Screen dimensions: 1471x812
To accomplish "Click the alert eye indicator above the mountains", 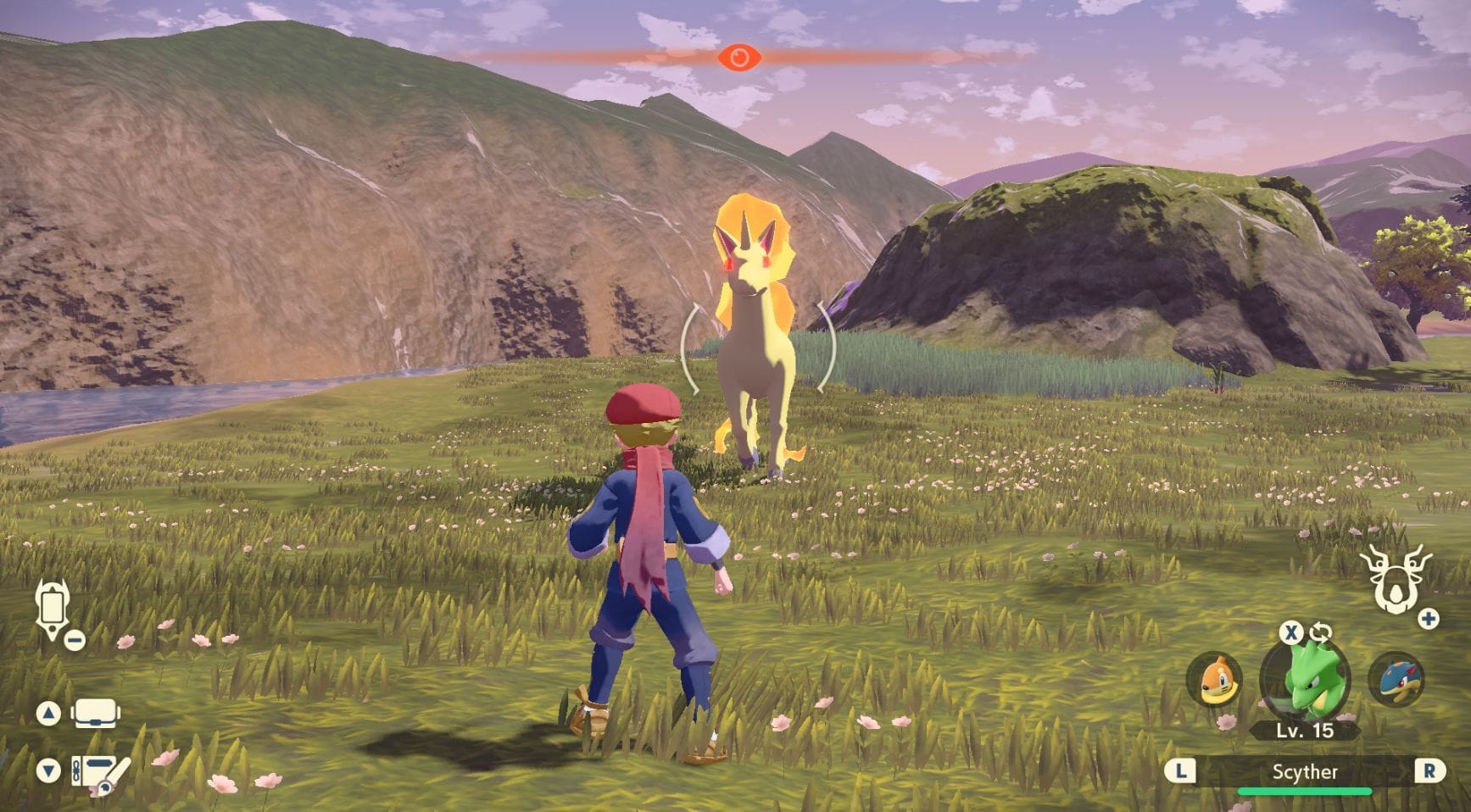I will 742,58.
